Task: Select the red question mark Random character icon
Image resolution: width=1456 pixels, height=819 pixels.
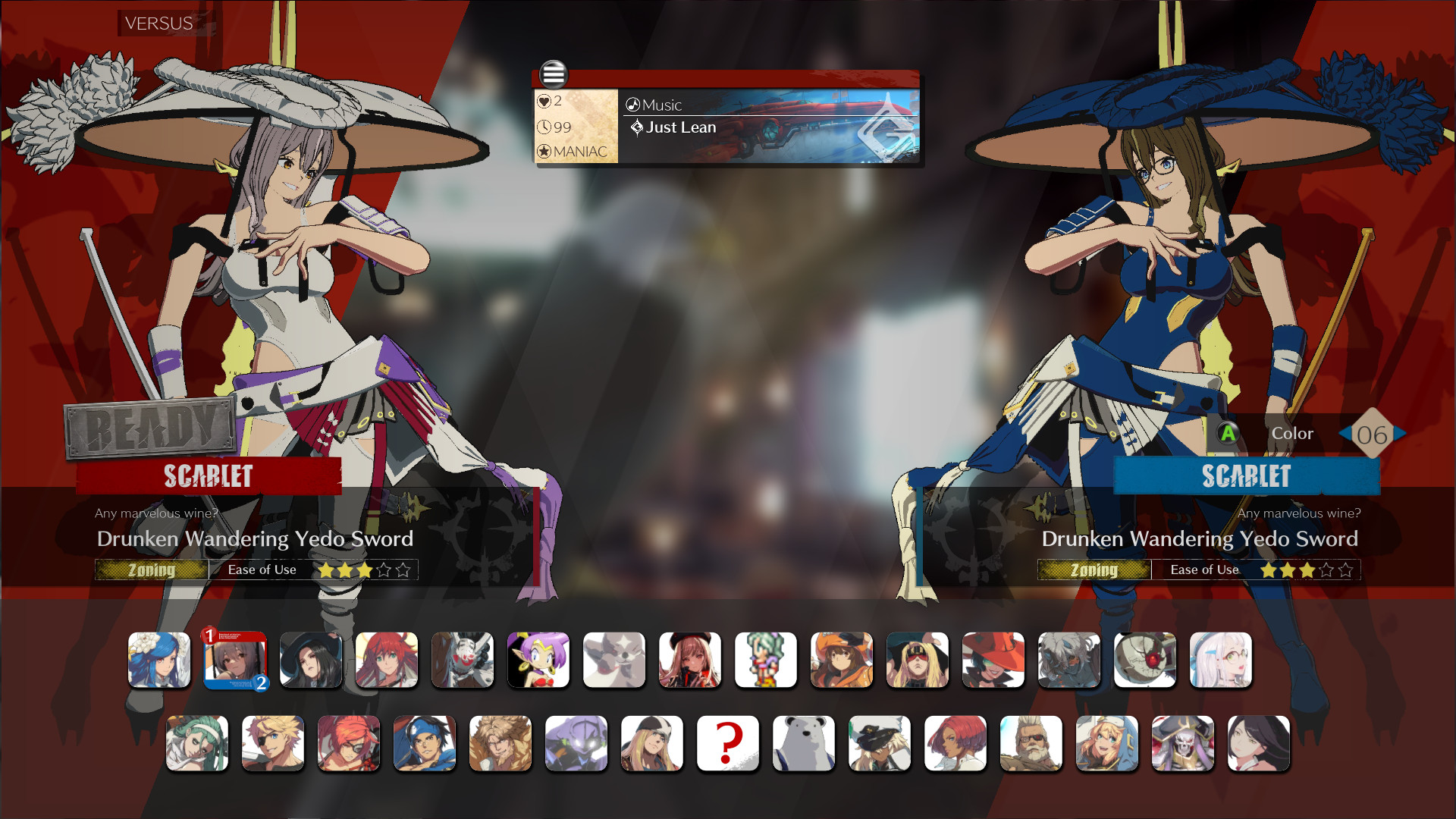Action: (728, 744)
